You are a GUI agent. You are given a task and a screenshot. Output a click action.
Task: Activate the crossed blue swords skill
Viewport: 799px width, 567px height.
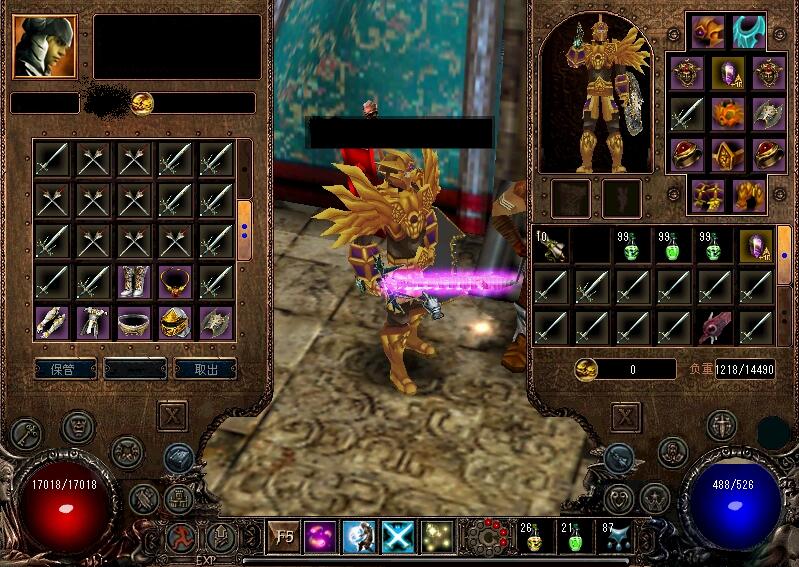398,537
